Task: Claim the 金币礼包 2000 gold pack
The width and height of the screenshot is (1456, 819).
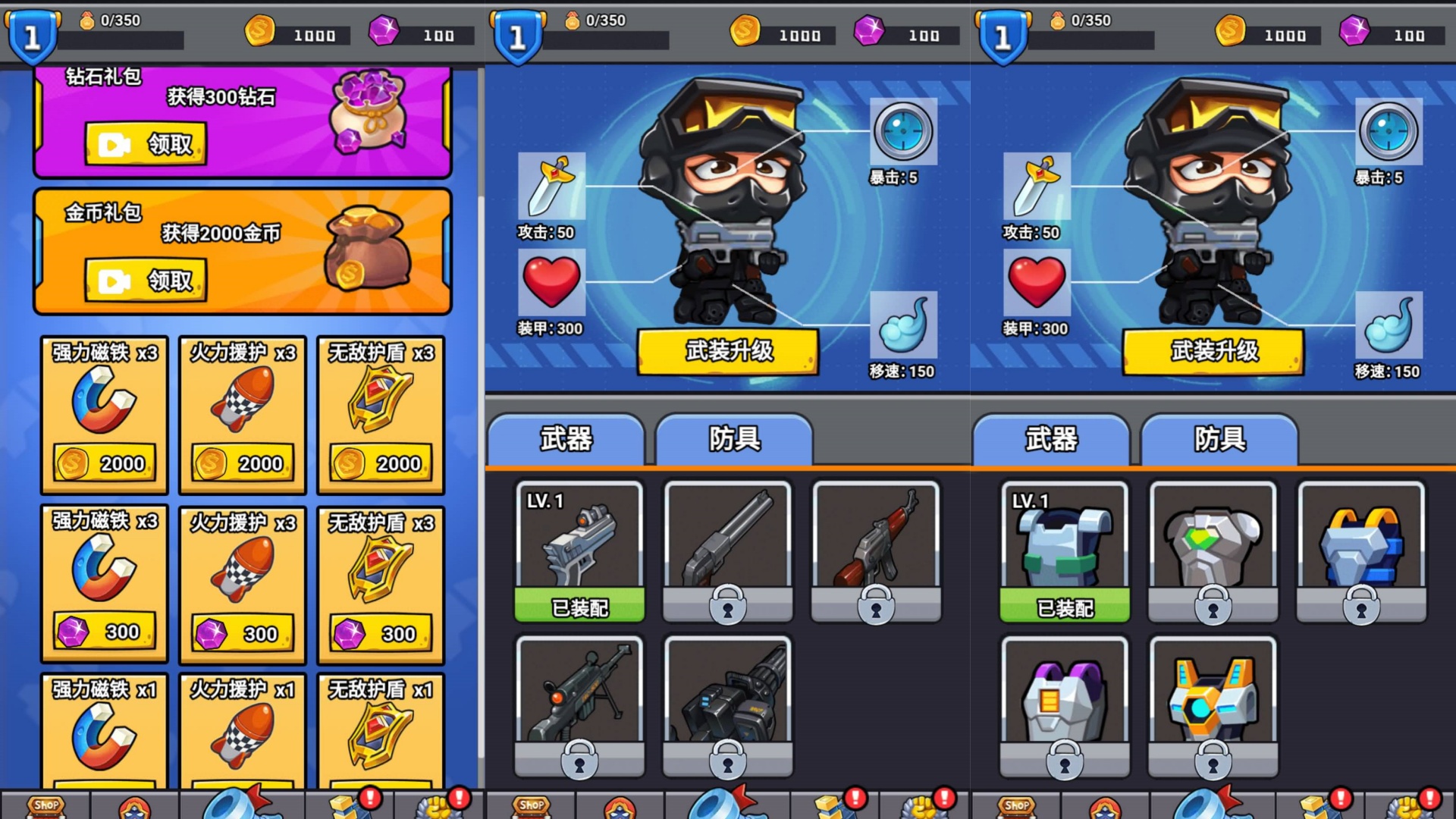Action: [x=146, y=281]
